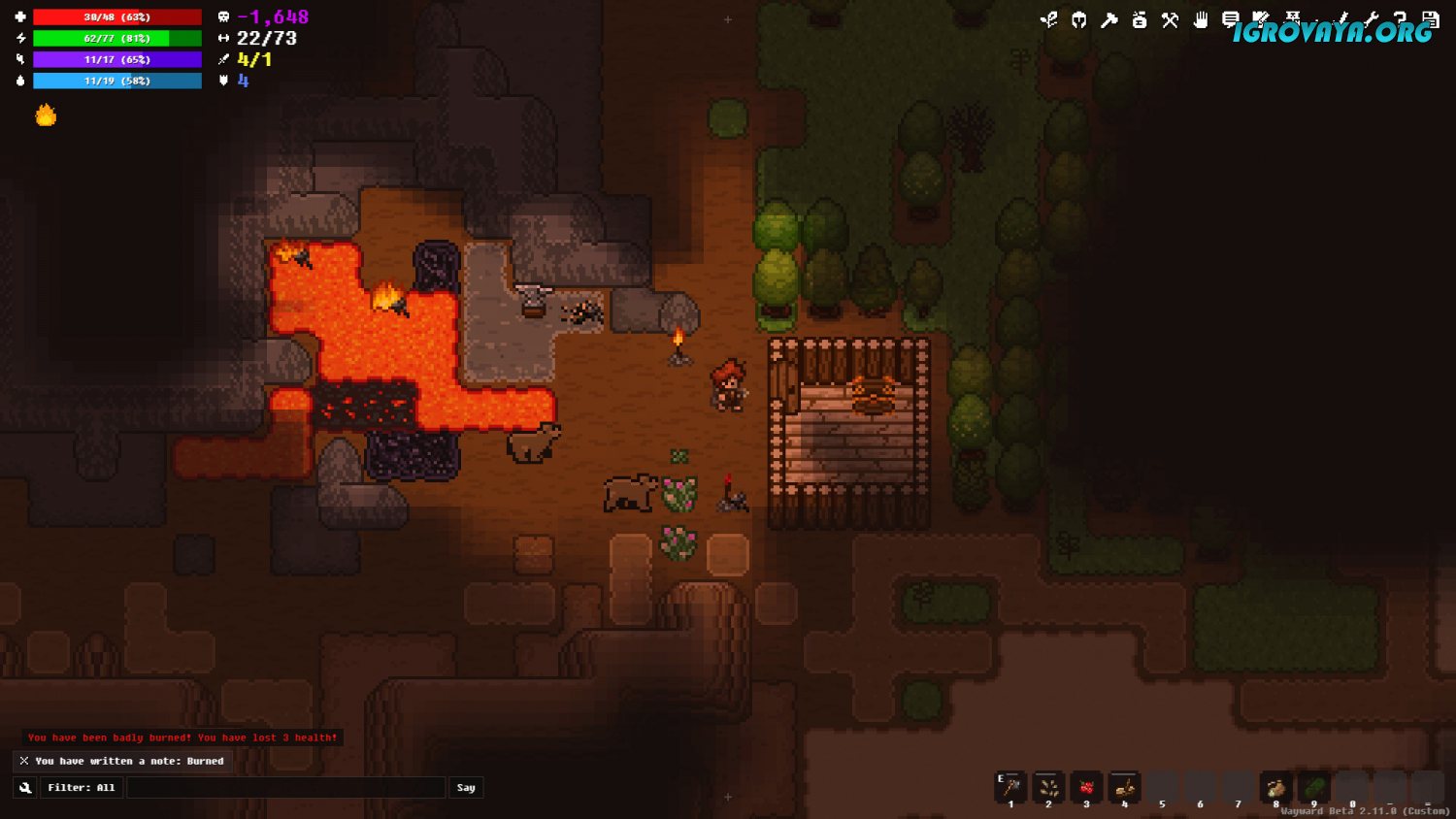The width and height of the screenshot is (1456, 819).
Task: Select the seeds in hotbar slot 2
Action: (1048, 787)
